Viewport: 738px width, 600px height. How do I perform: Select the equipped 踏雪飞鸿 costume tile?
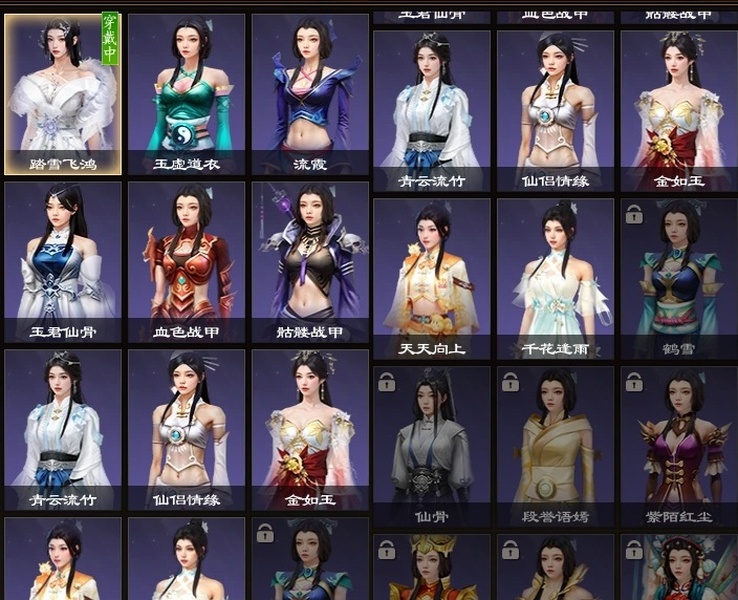[x=63, y=94]
